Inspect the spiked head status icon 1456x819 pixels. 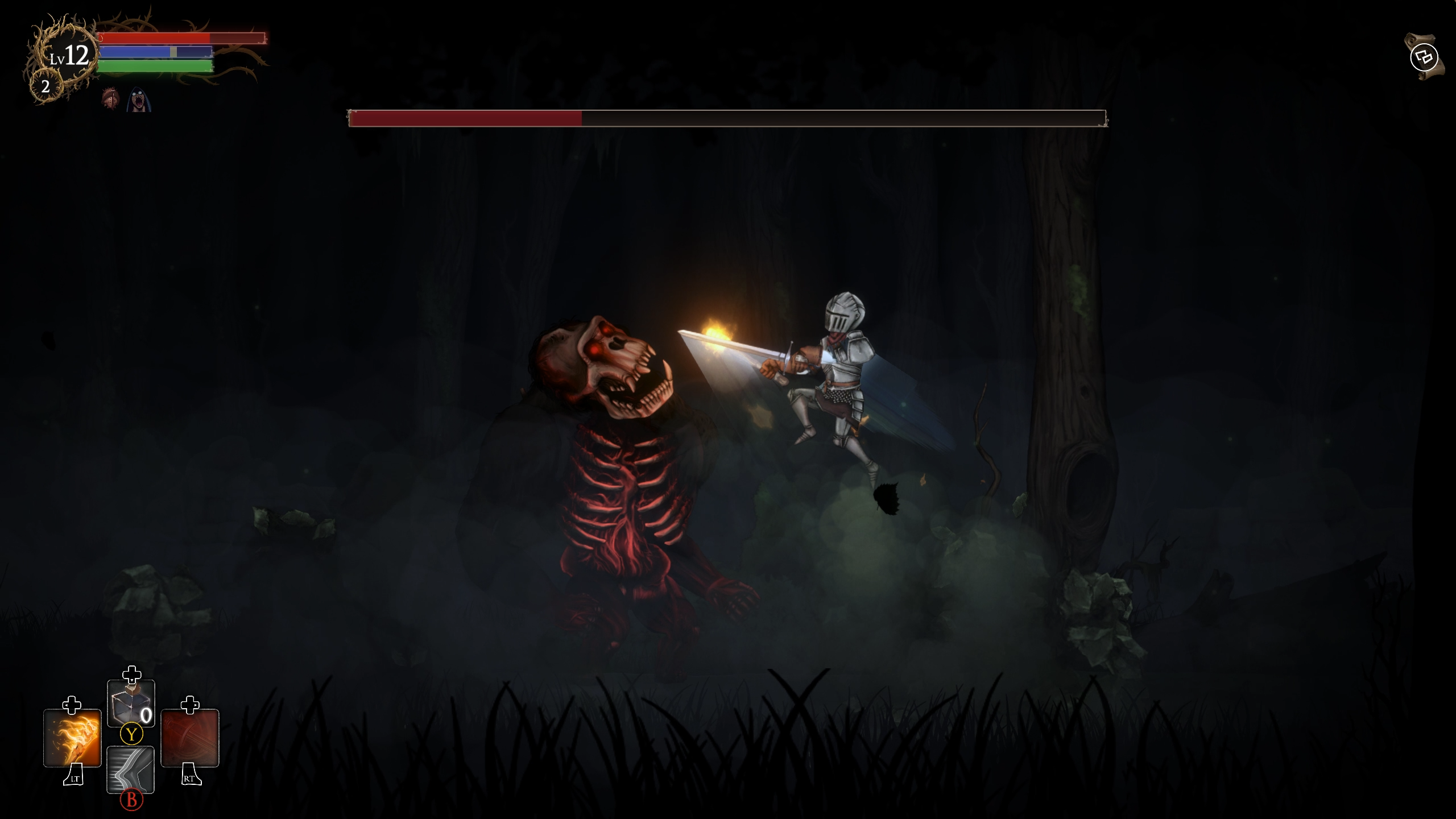(x=111, y=100)
